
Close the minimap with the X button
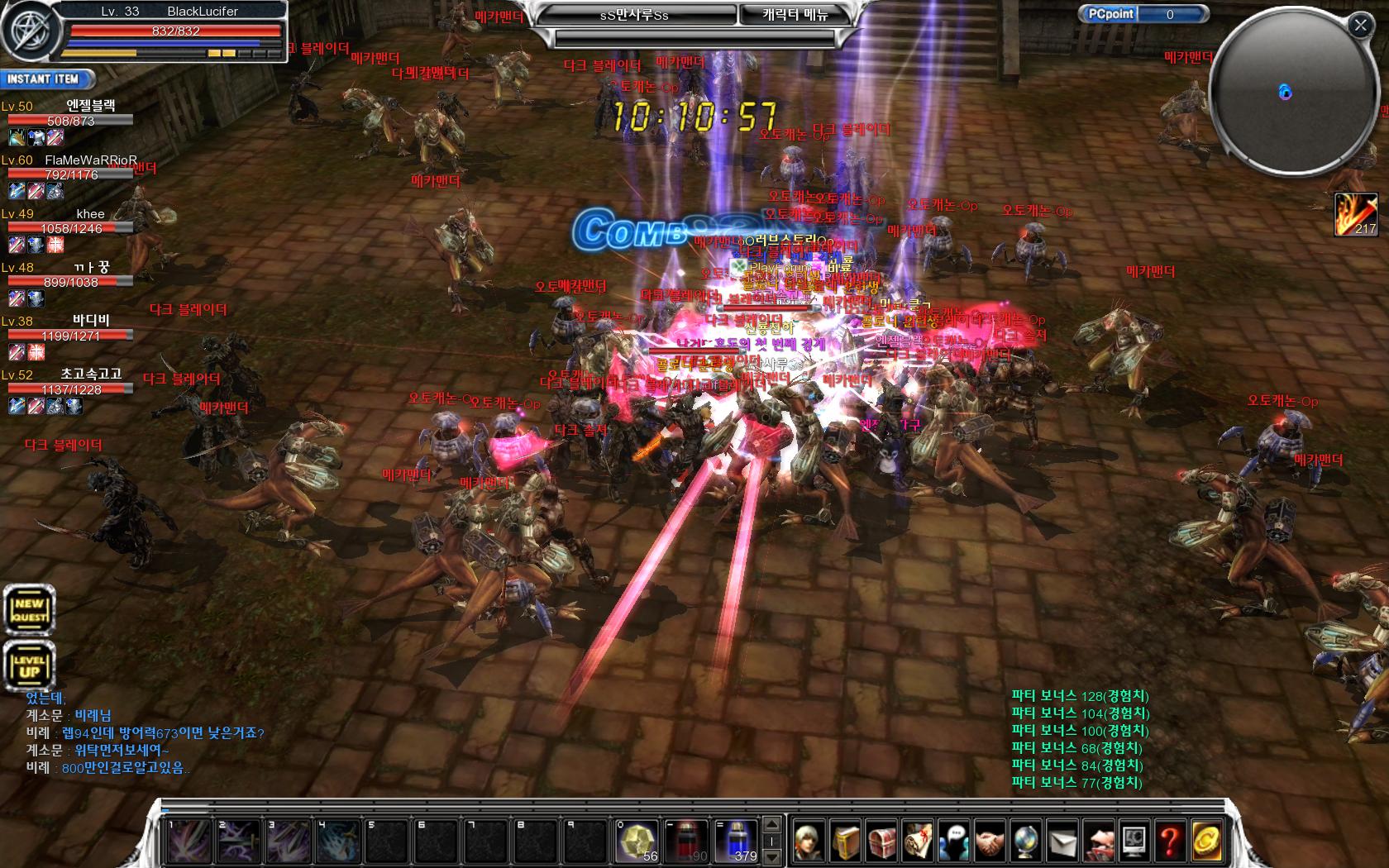point(1360,26)
